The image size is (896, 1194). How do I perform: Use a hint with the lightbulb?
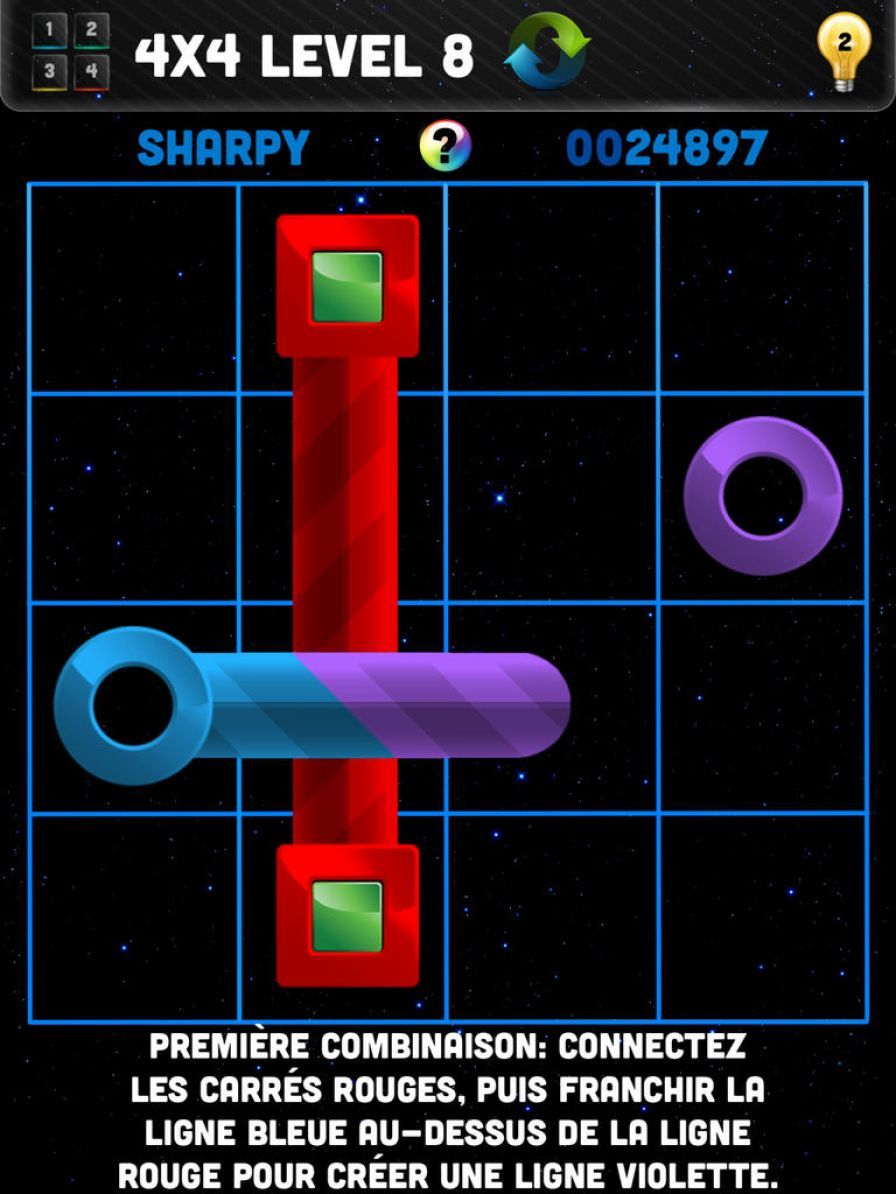click(843, 50)
